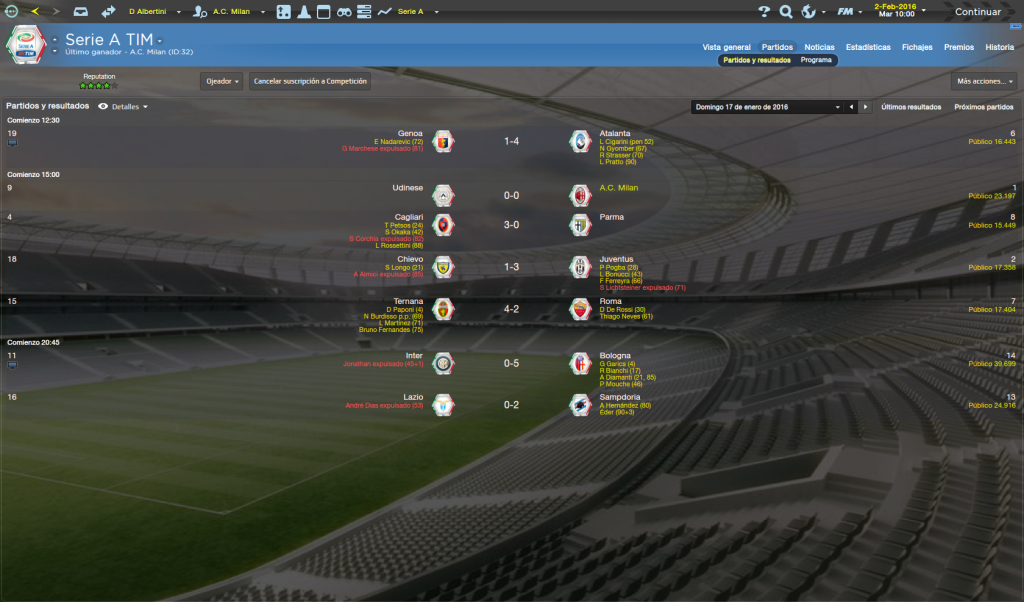Cancel suscripción a Competición

point(310,81)
